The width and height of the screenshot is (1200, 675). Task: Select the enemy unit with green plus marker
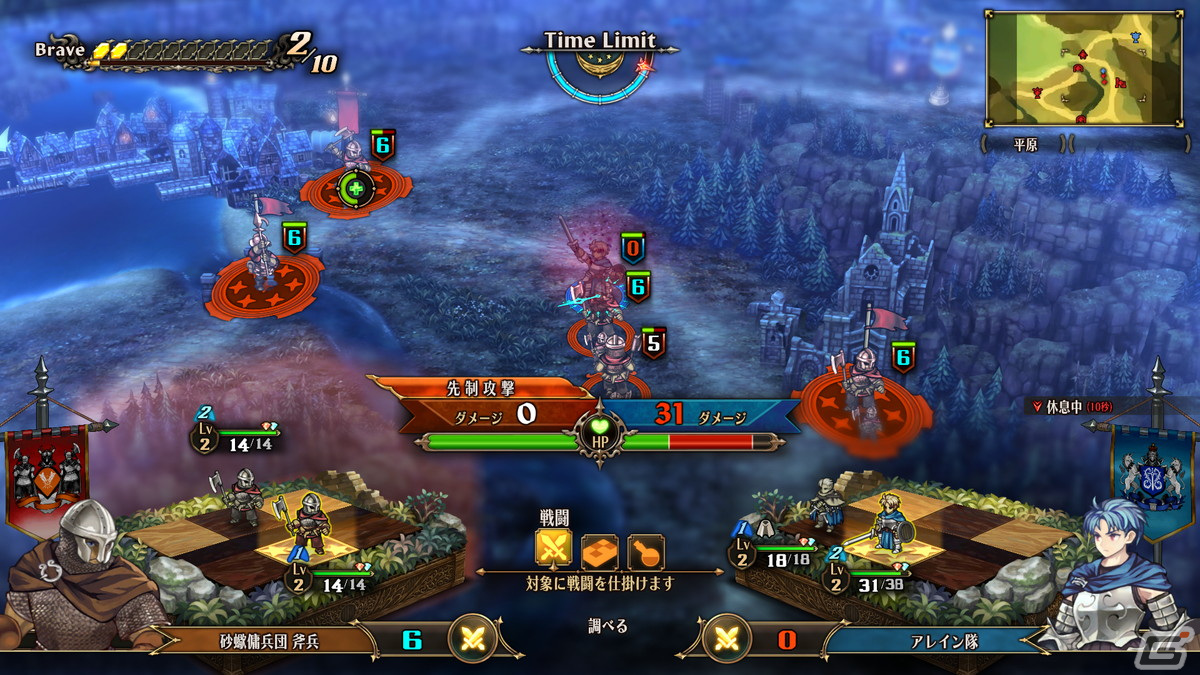[354, 180]
